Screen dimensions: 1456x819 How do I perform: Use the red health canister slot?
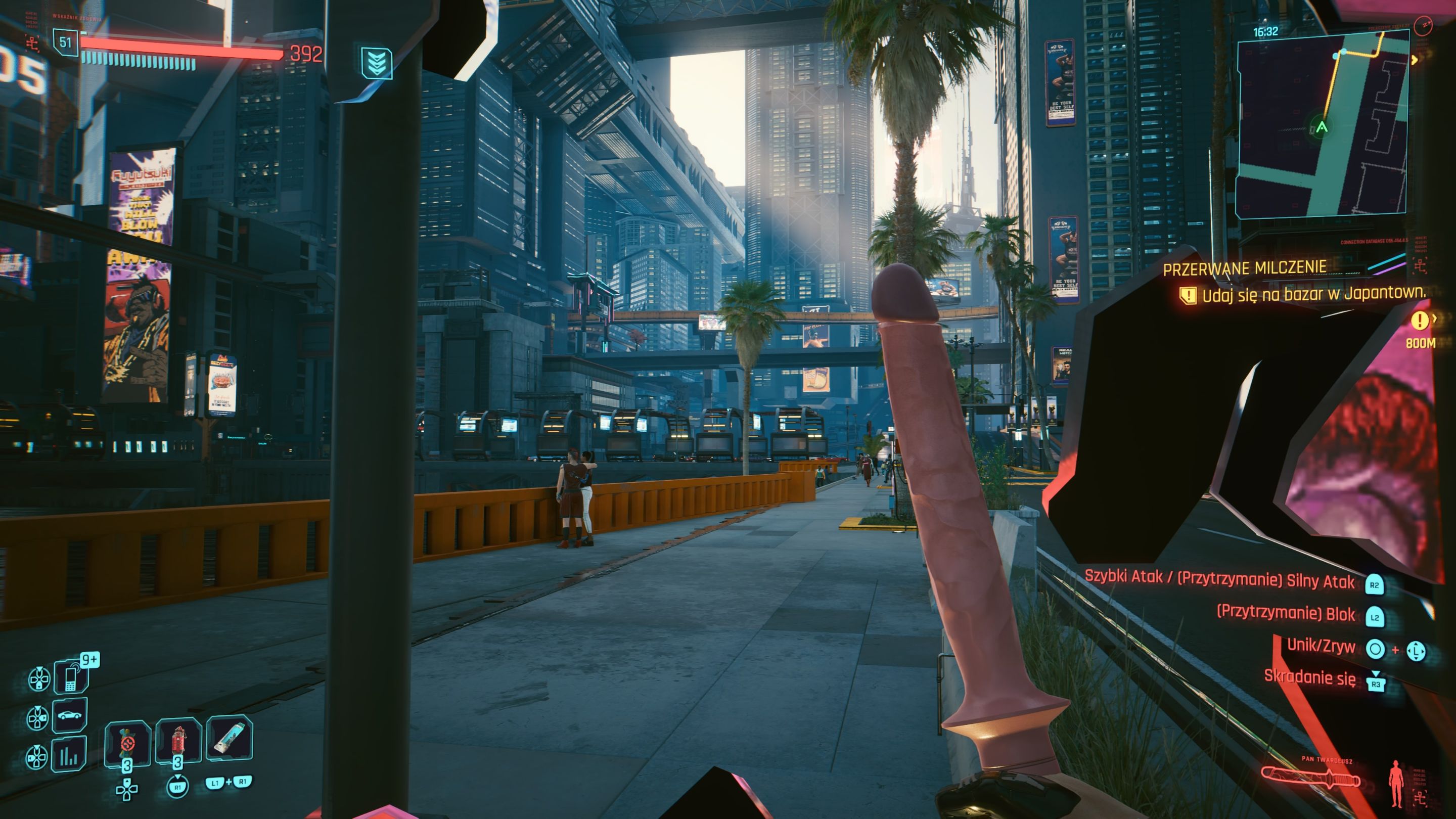[178, 742]
